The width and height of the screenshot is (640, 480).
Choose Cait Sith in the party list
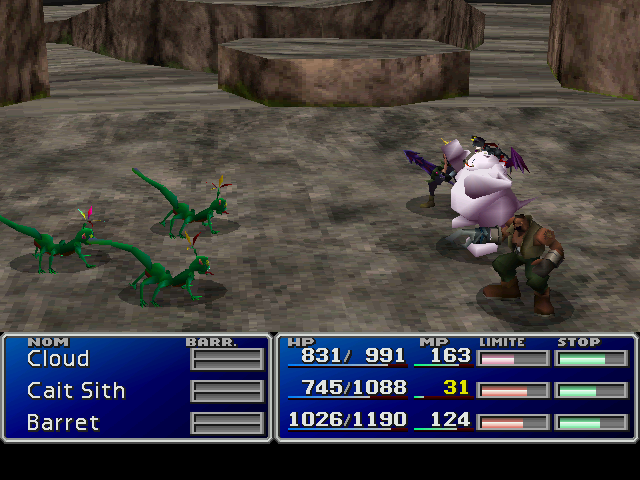[76, 390]
